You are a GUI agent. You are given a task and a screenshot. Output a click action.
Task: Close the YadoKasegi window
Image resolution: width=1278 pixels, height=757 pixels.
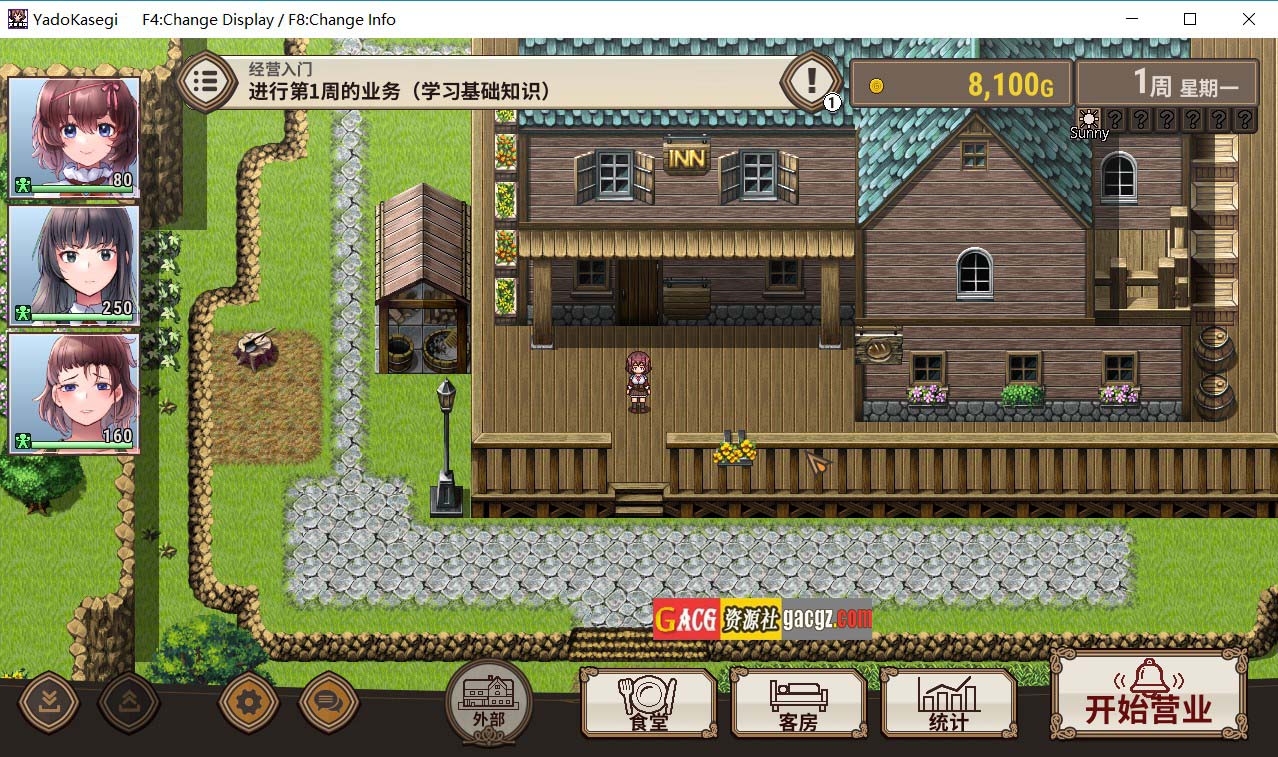click(x=1249, y=19)
